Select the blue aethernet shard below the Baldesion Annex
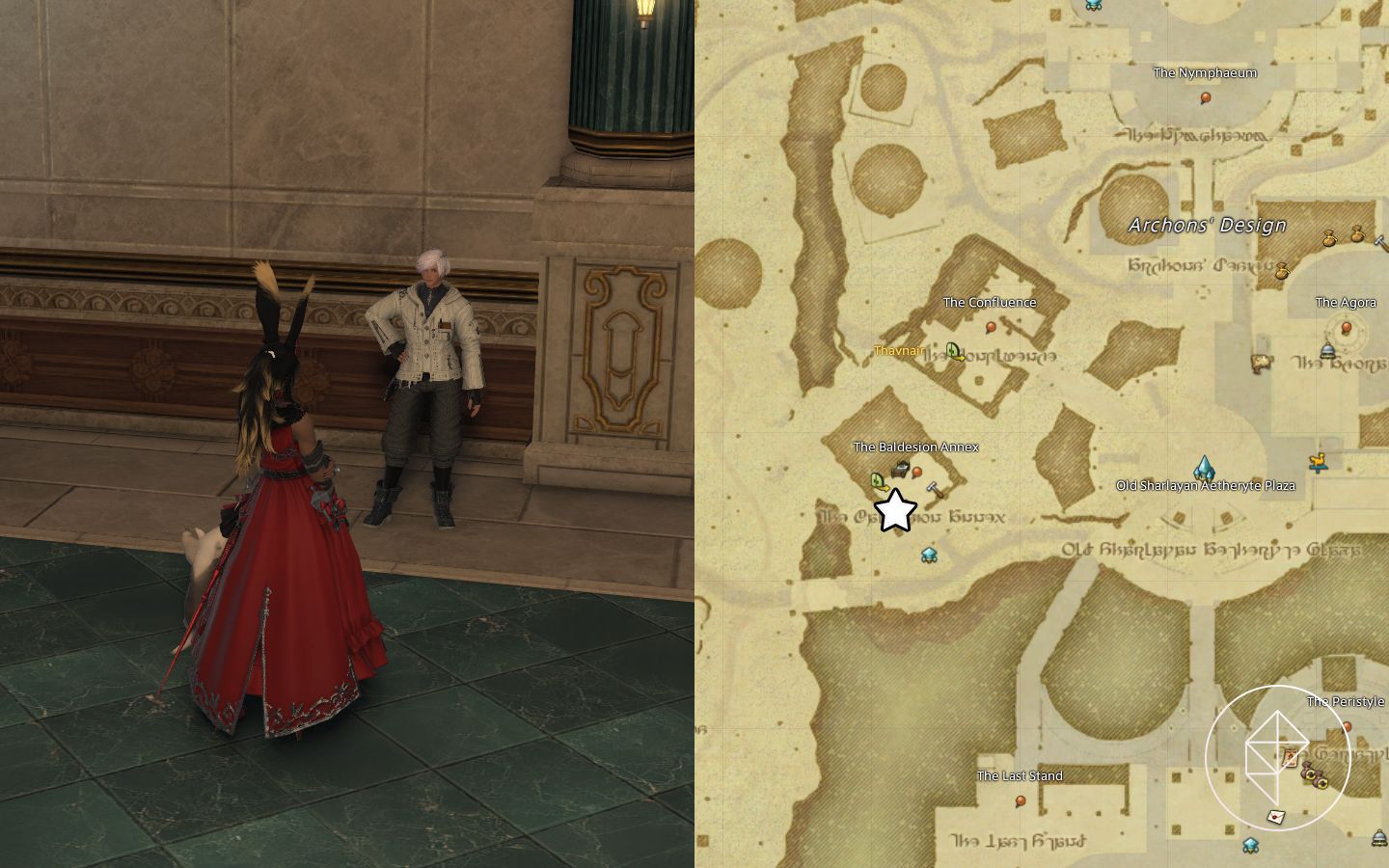 click(x=929, y=555)
